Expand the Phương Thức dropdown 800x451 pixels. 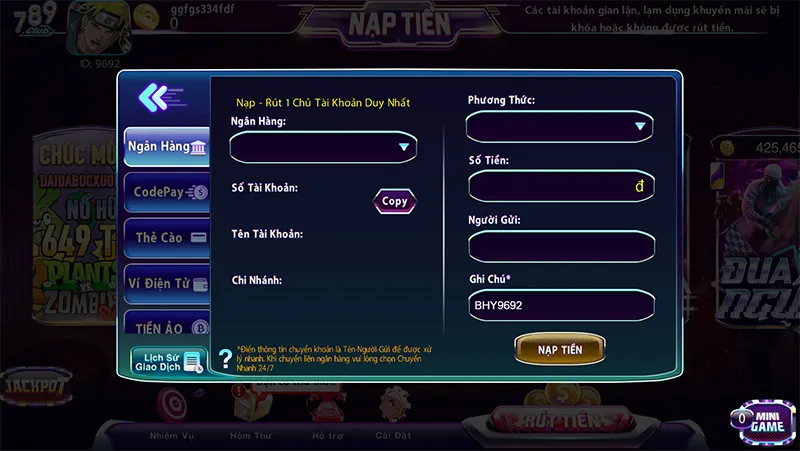click(x=559, y=126)
